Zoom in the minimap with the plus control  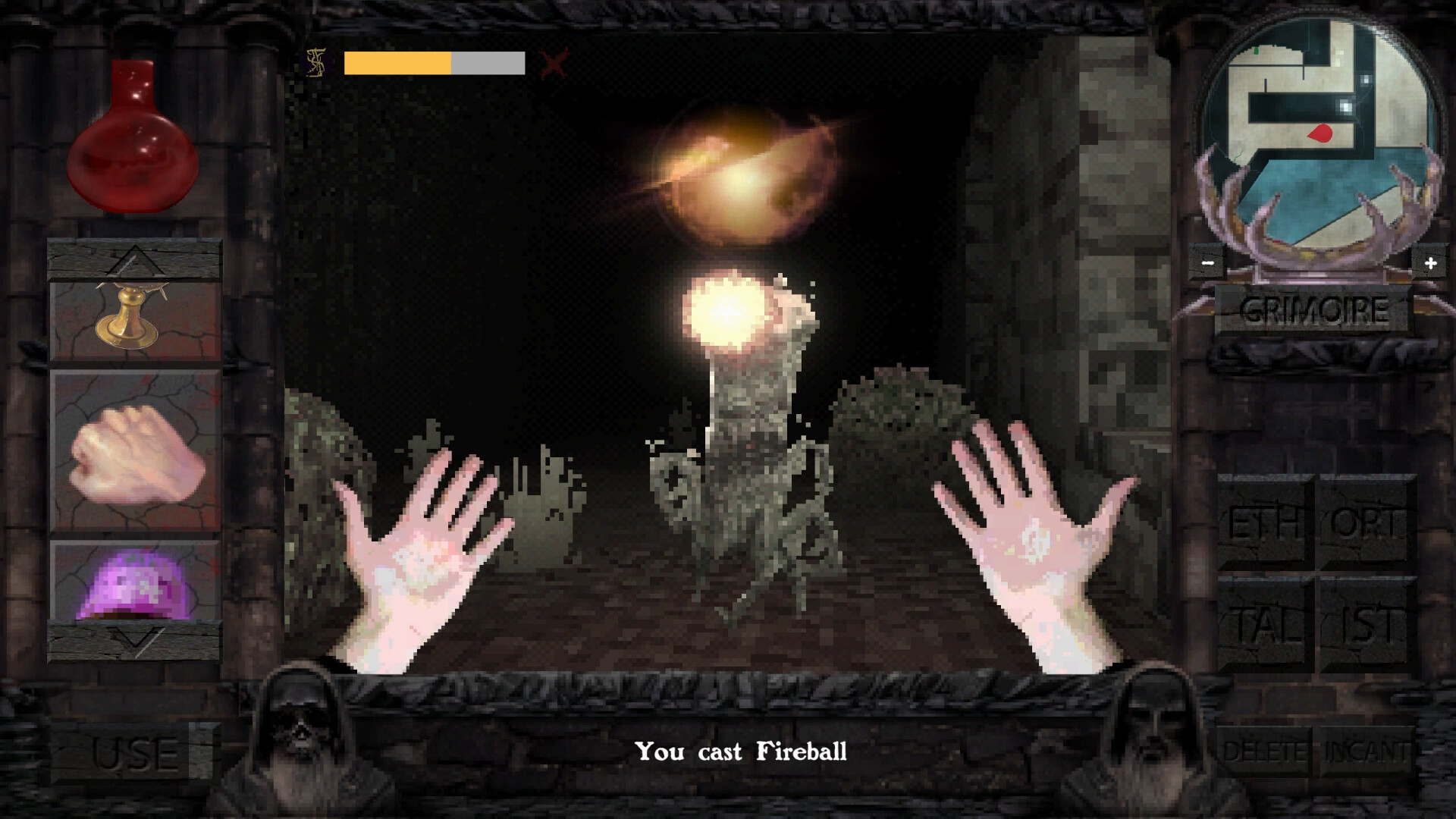click(1431, 262)
